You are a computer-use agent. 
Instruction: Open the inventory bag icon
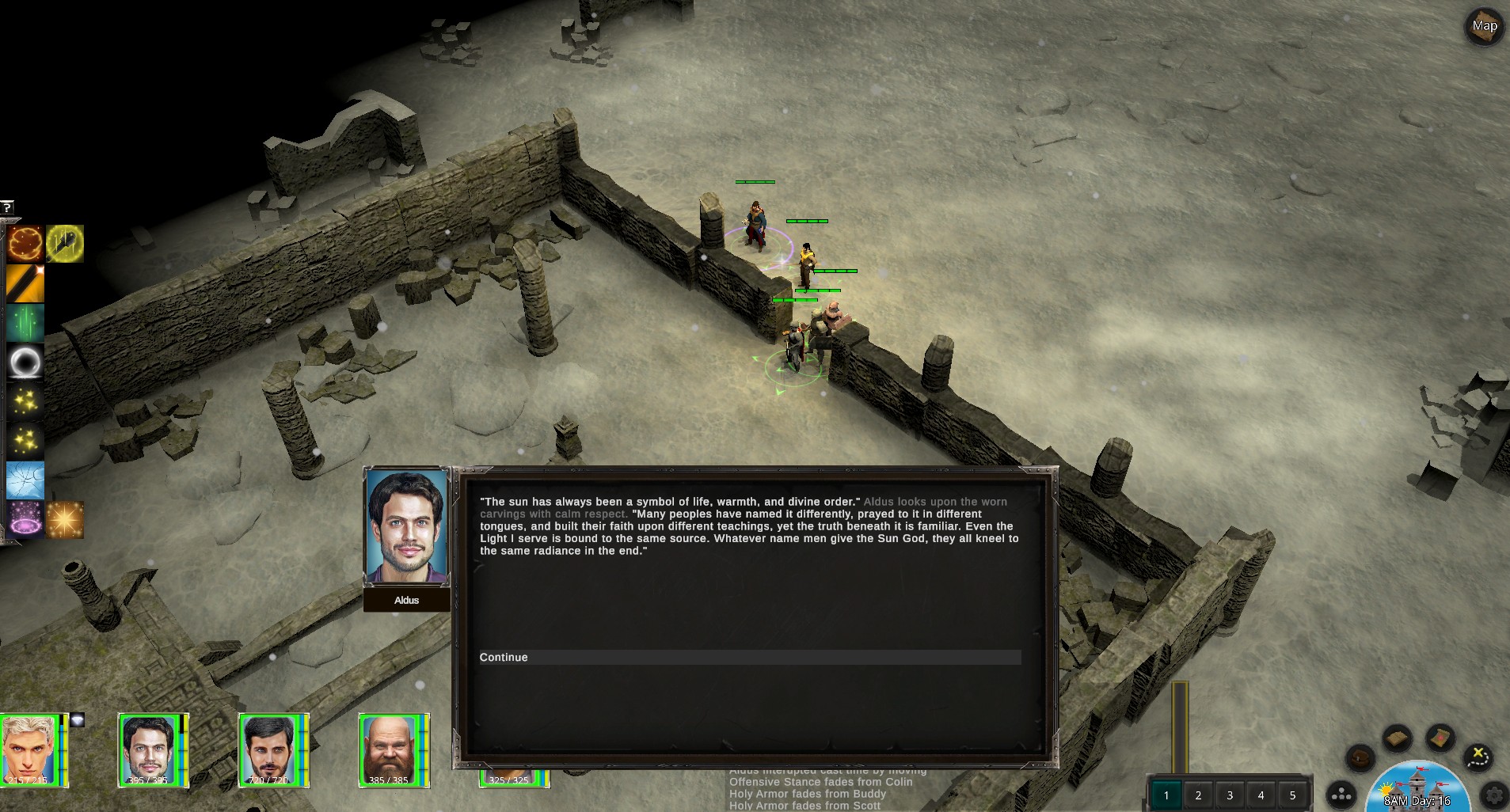click(1361, 758)
